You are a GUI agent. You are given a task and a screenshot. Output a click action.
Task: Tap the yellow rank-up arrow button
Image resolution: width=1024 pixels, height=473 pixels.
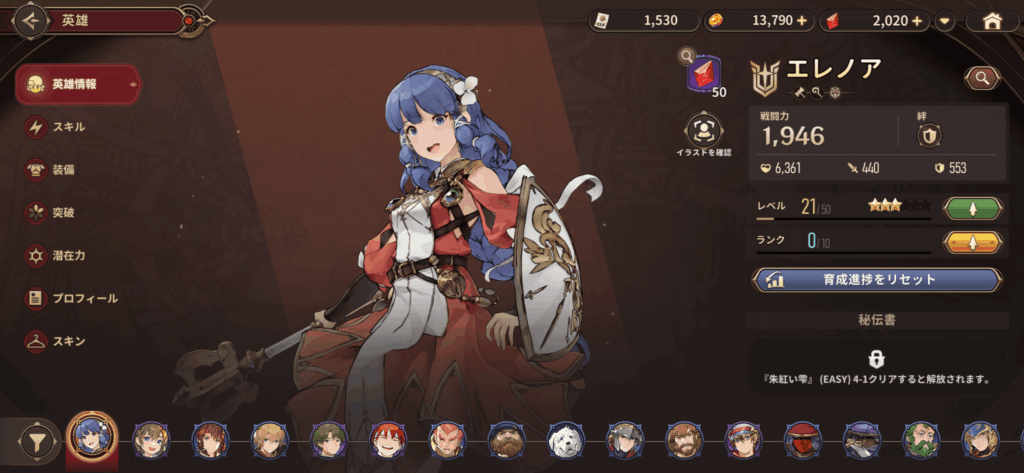(973, 242)
